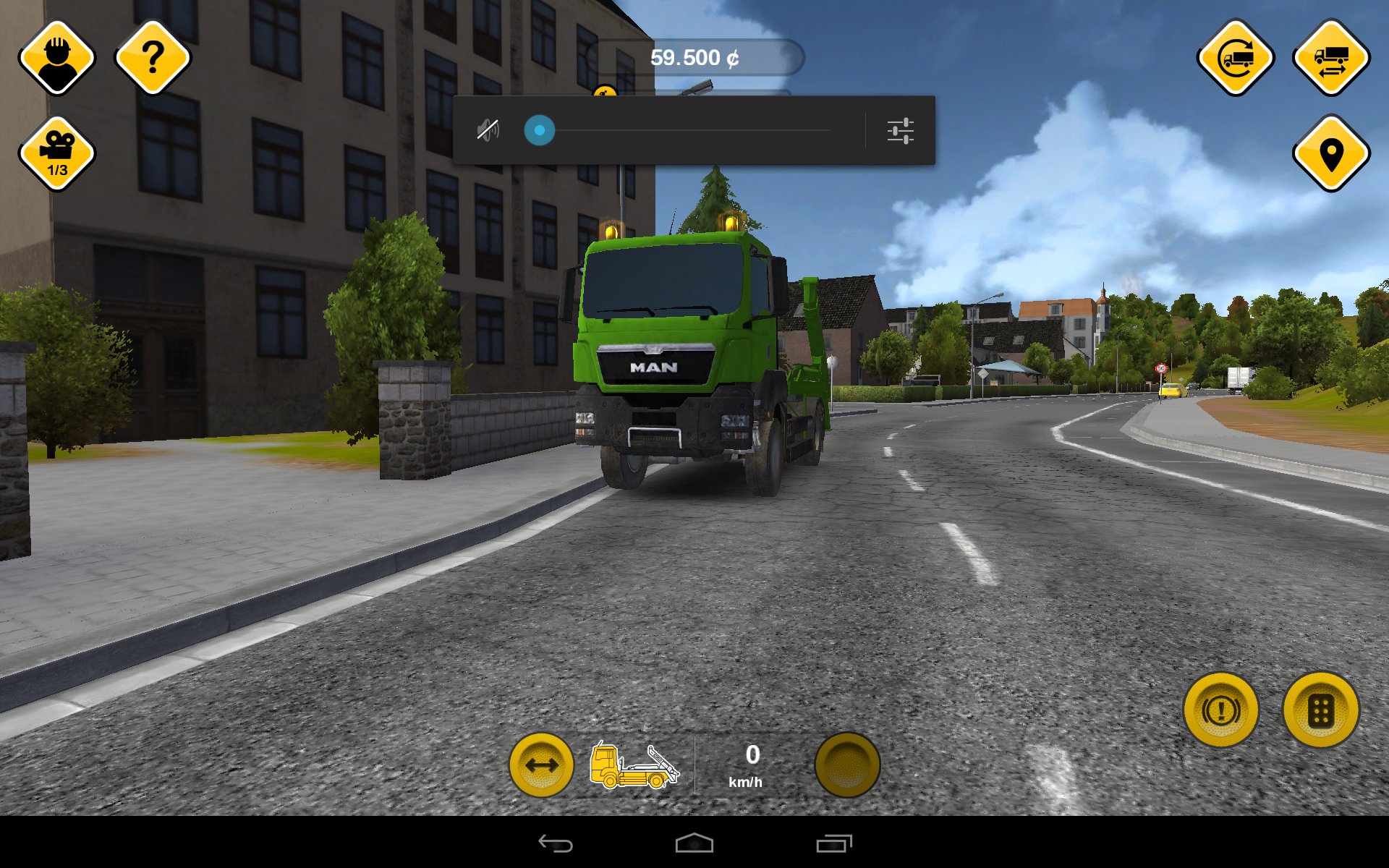The height and width of the screenshot is (868, 1389).
Task: Tap the left-right steering arrow button
Action: tap(541, 765)
